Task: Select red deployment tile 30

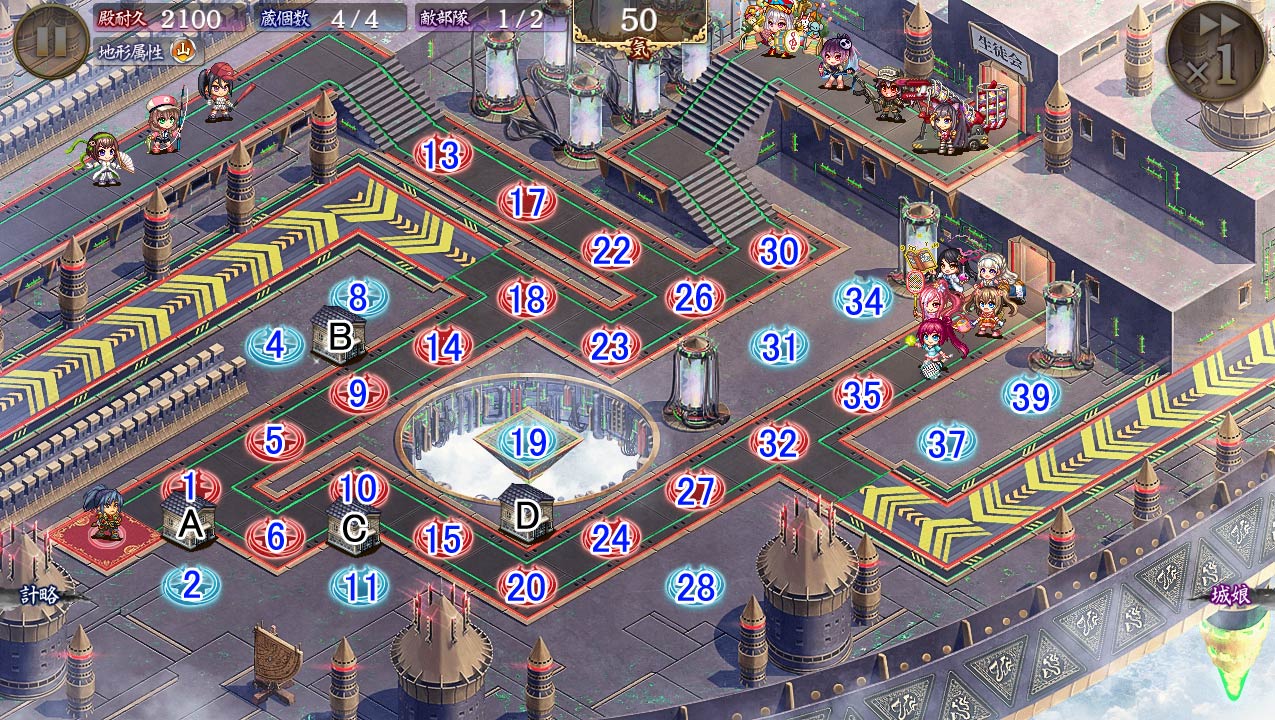Action: coord(779,252)
